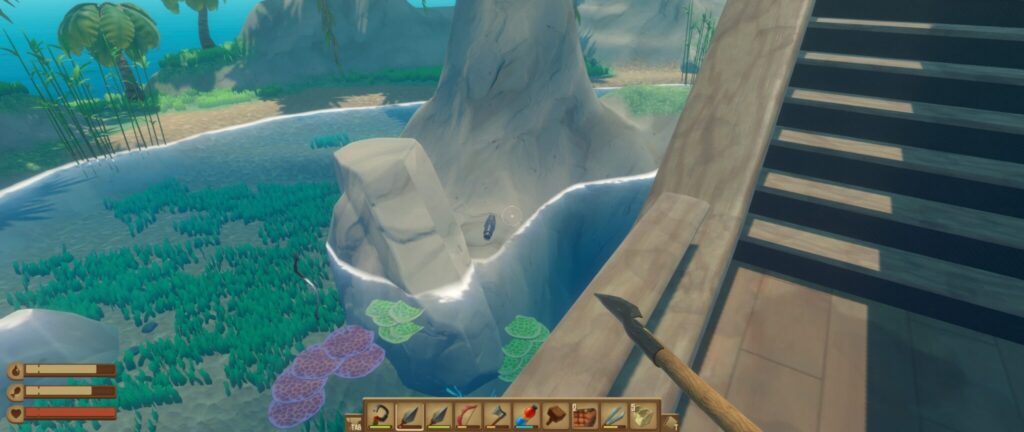The width and height of the screenshot is (1024, 432).
Task: Equip the building hammer slot
Action: tap(555, 415)
